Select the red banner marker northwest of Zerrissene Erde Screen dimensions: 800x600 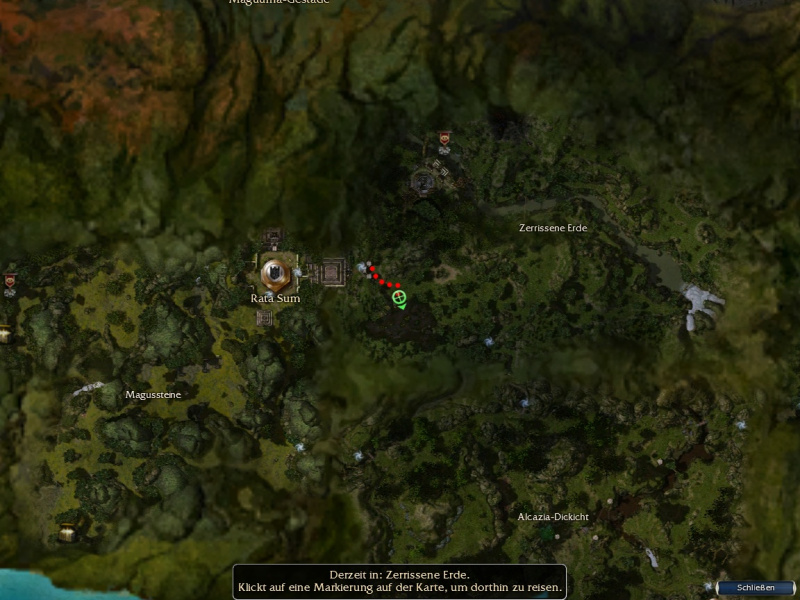444,139
